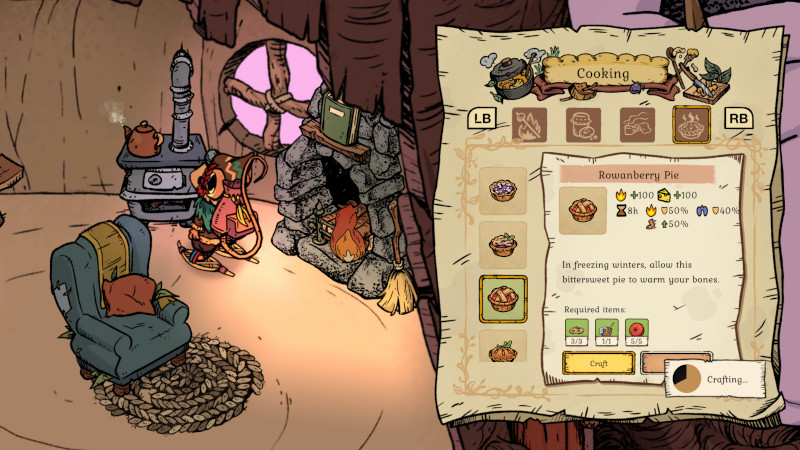Click the Craft button
Screen dimensions: 800x450
point(598,362)
